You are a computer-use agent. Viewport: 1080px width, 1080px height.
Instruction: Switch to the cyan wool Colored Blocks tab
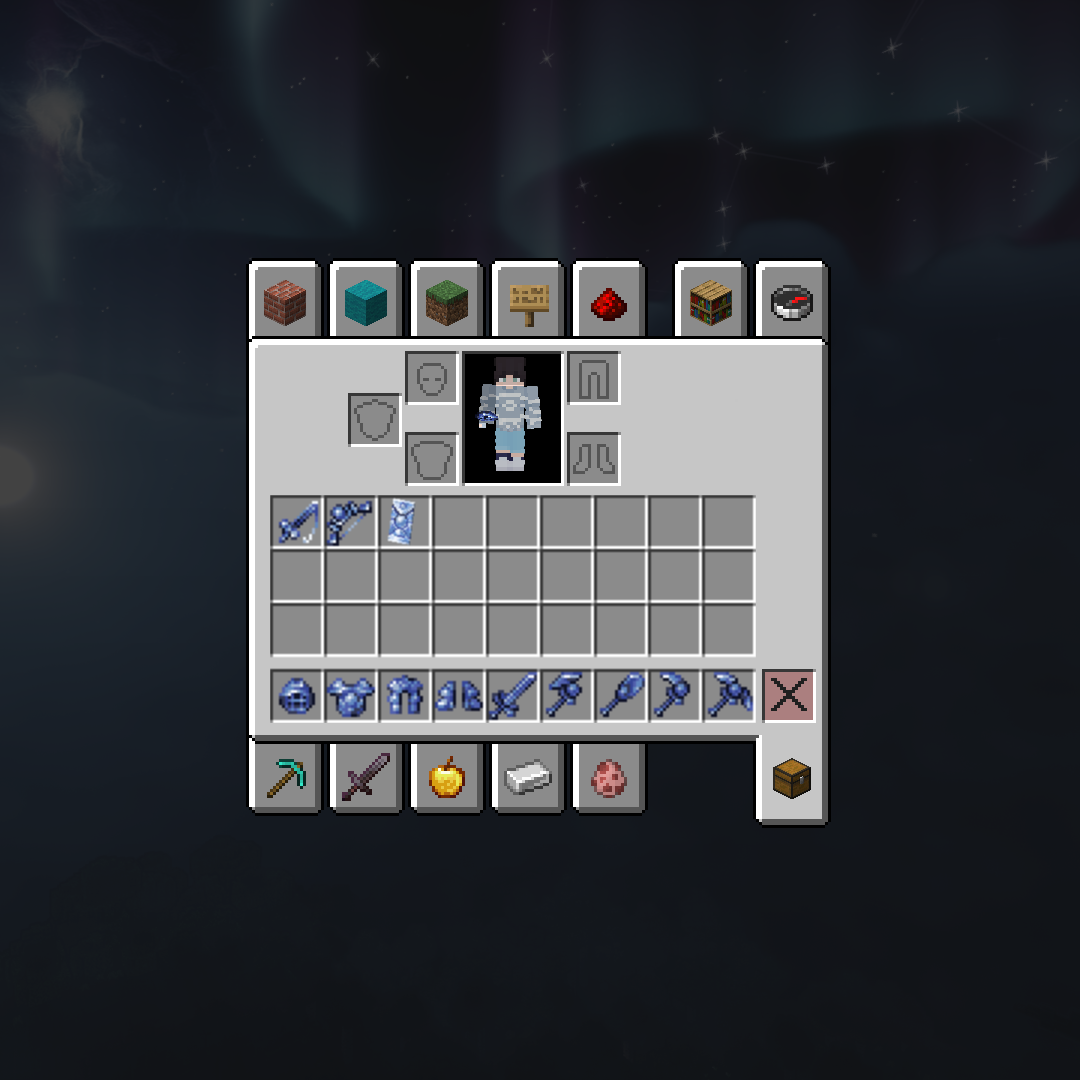(x=365, y=302)
